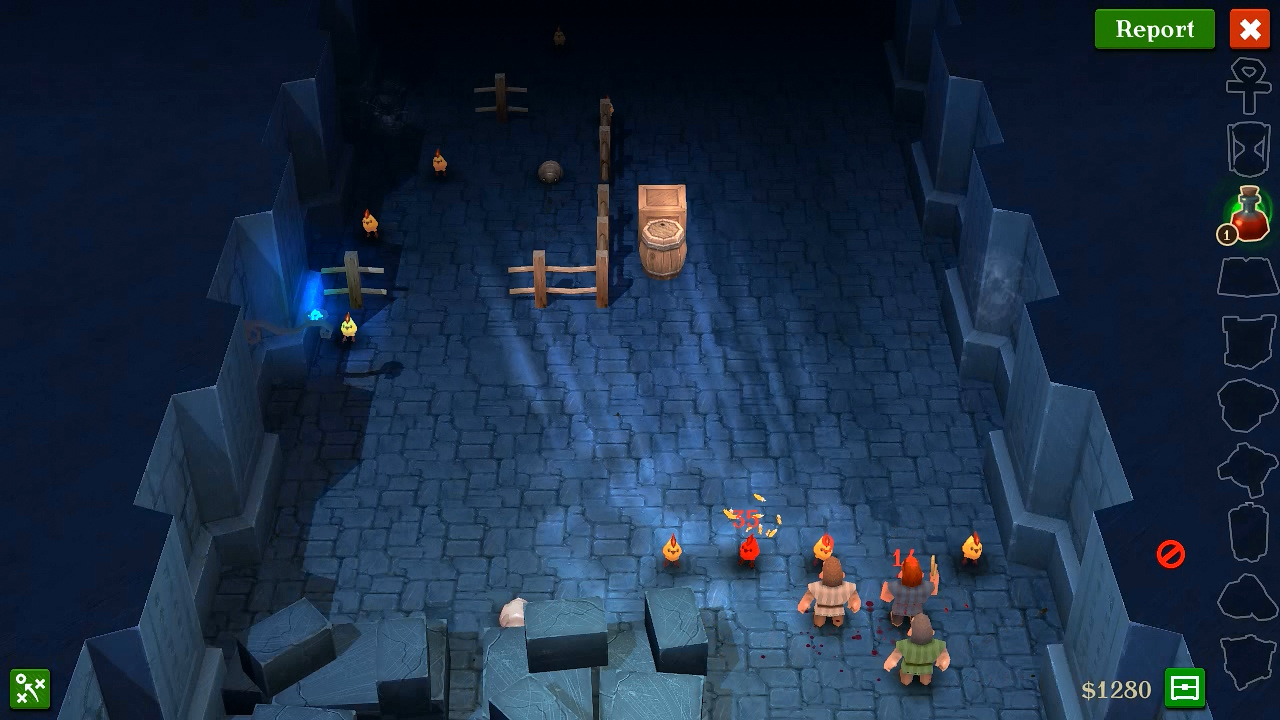This screenshot has height=720, width=1280.
Task: Click the empty slot directly below the potion
Action: (1247, 278)
